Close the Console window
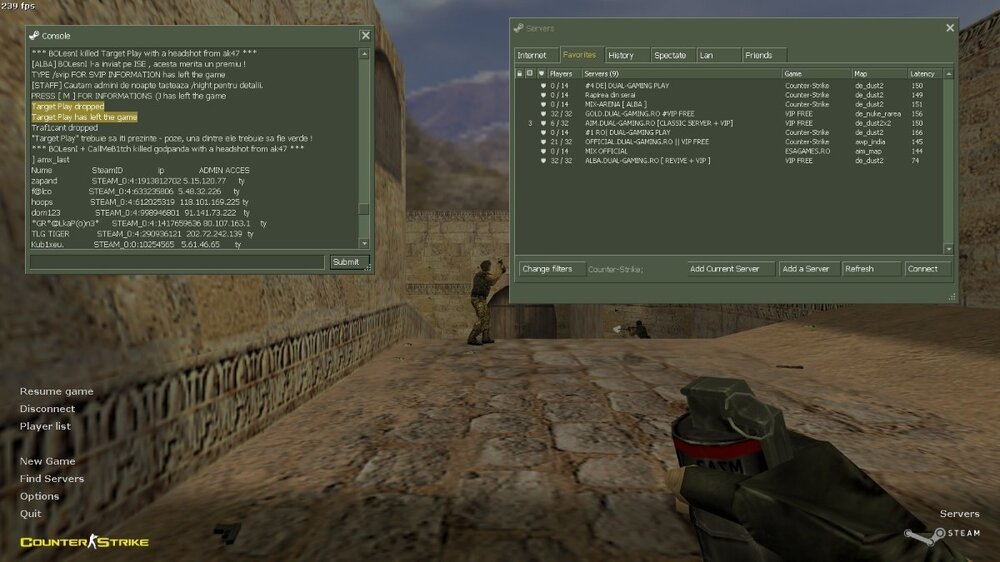Screen dimensions: 1000x562 (x=365, y=35)
